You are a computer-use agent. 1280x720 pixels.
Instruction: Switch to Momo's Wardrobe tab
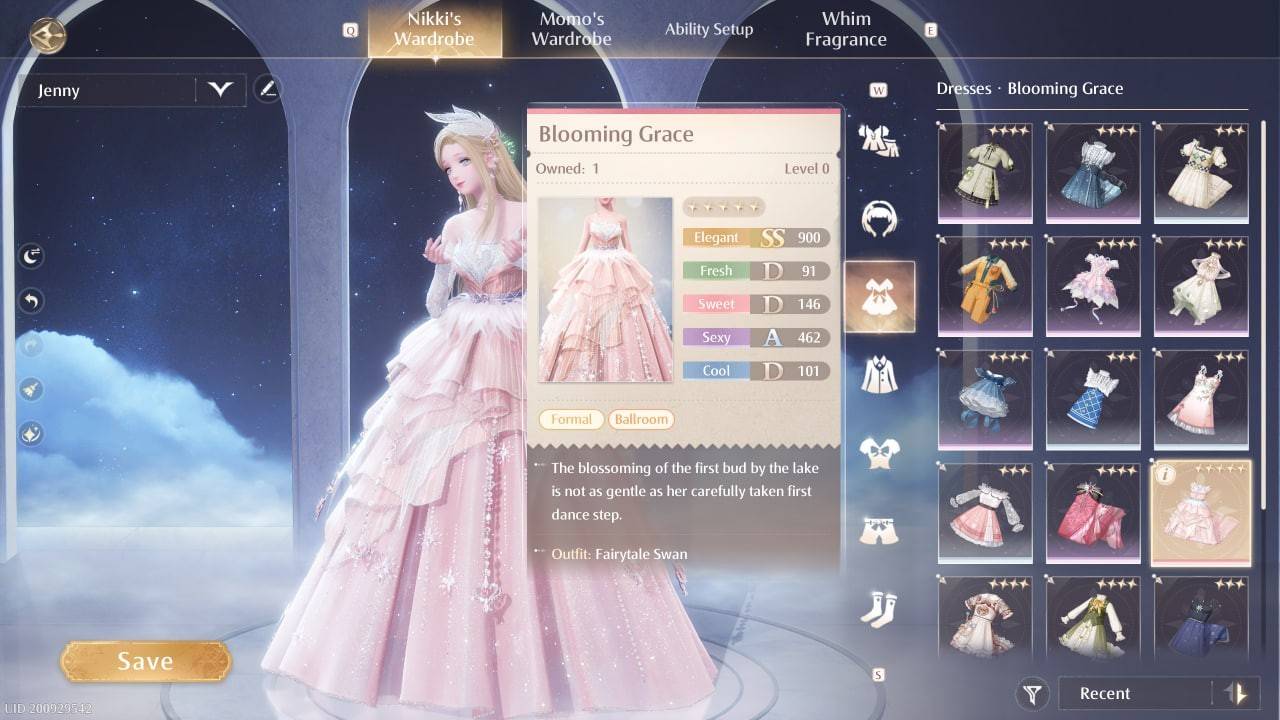[x=571, y=28]
